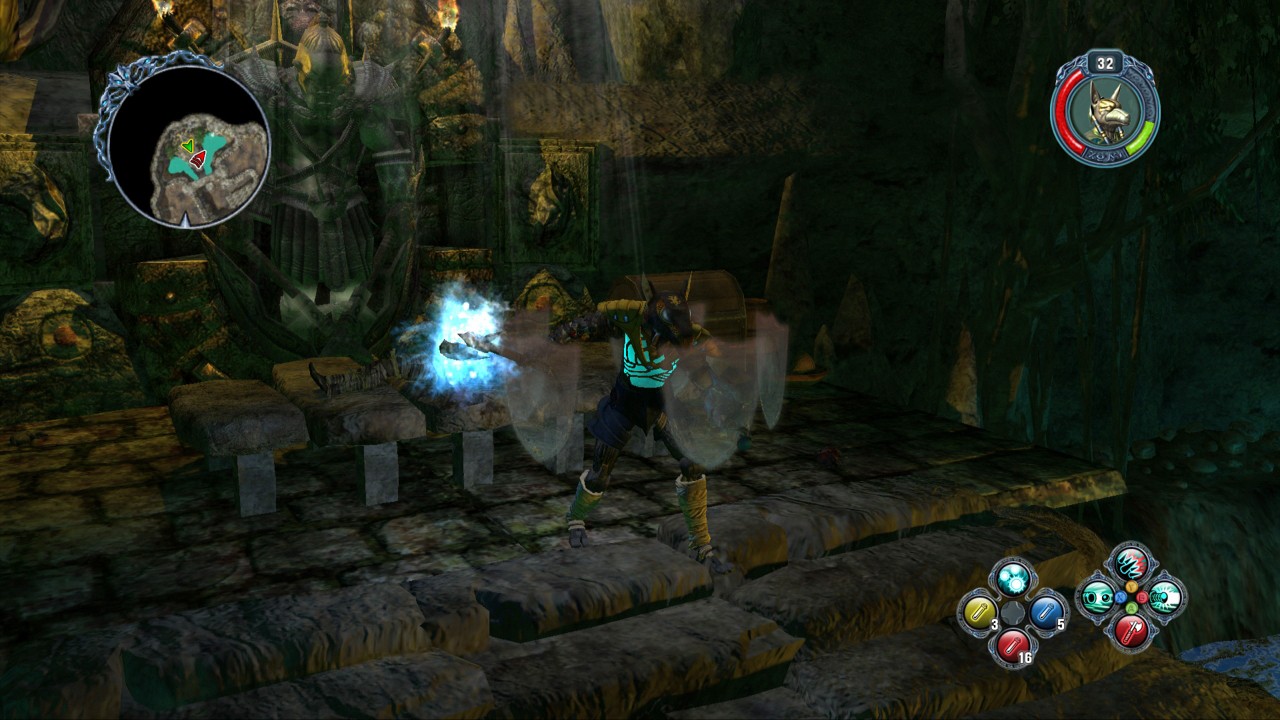Open the circular minimap
The width and height of the screenshot is (1280, 720).
click(x=186, y=144)
